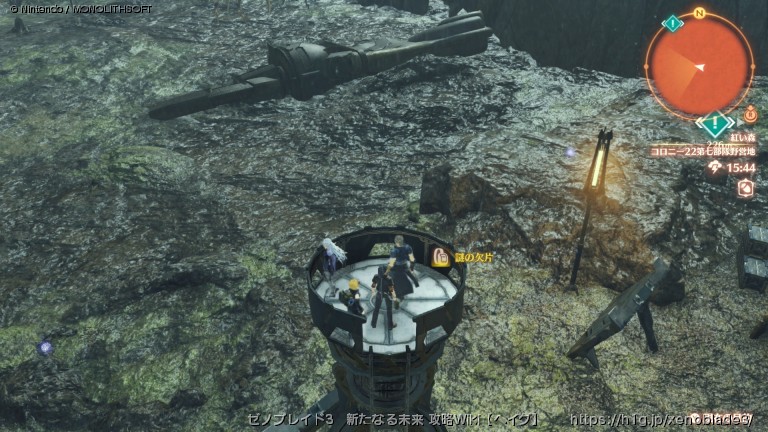Click the square icon below the clock
The image size is (768, 432).
coord(744,187)
